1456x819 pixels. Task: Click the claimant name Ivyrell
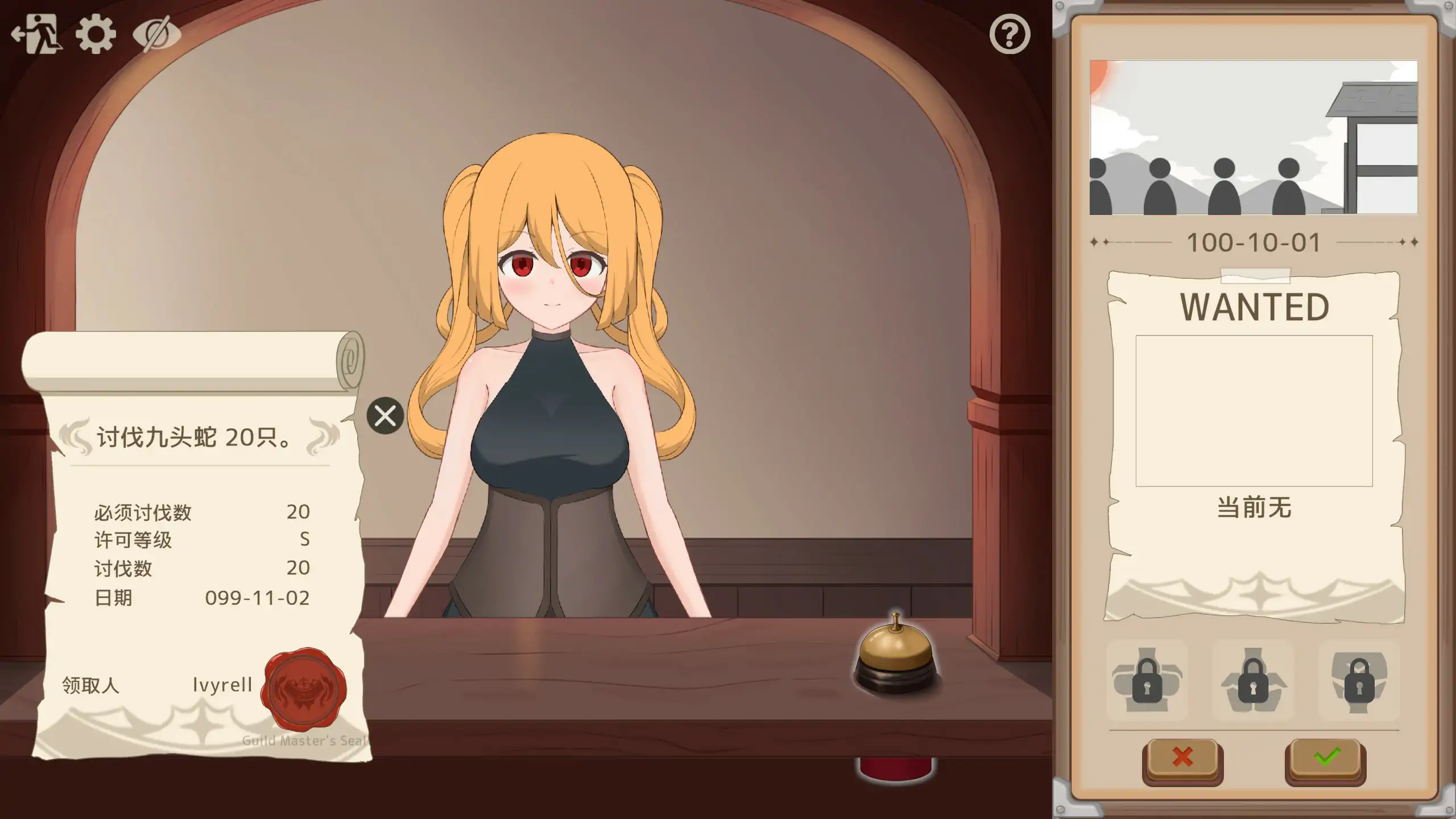[x=222, y=685]
